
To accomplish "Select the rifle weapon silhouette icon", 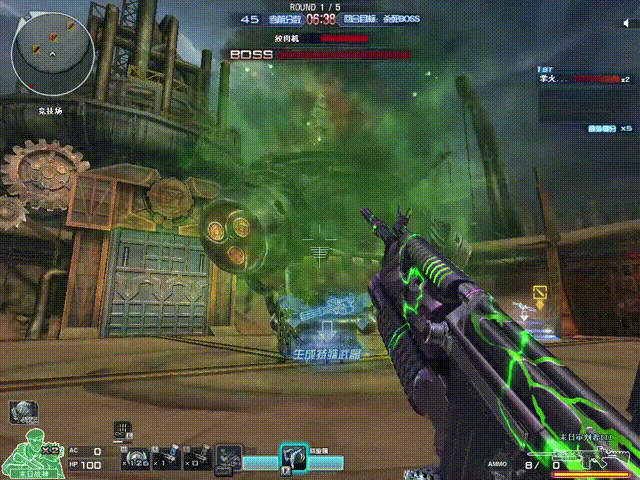I will coord(606,461).
